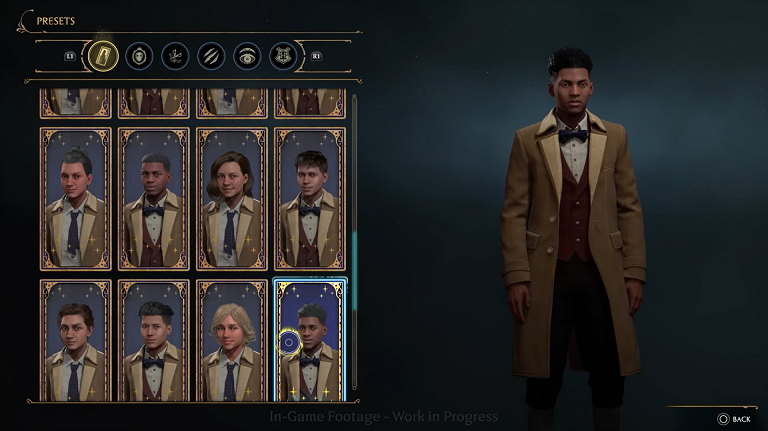This screenshot has height=431, width=768.
Task: Open the Hogwarts crest tab
Action: (282, 56)
